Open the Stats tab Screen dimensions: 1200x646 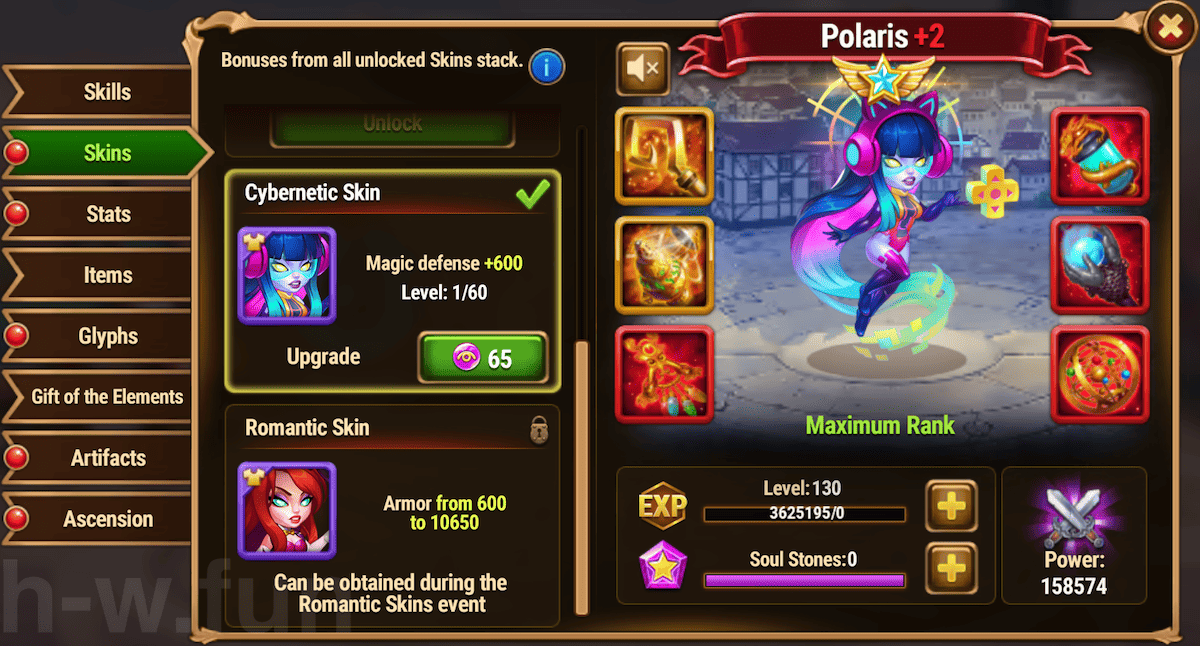(107, 214)
